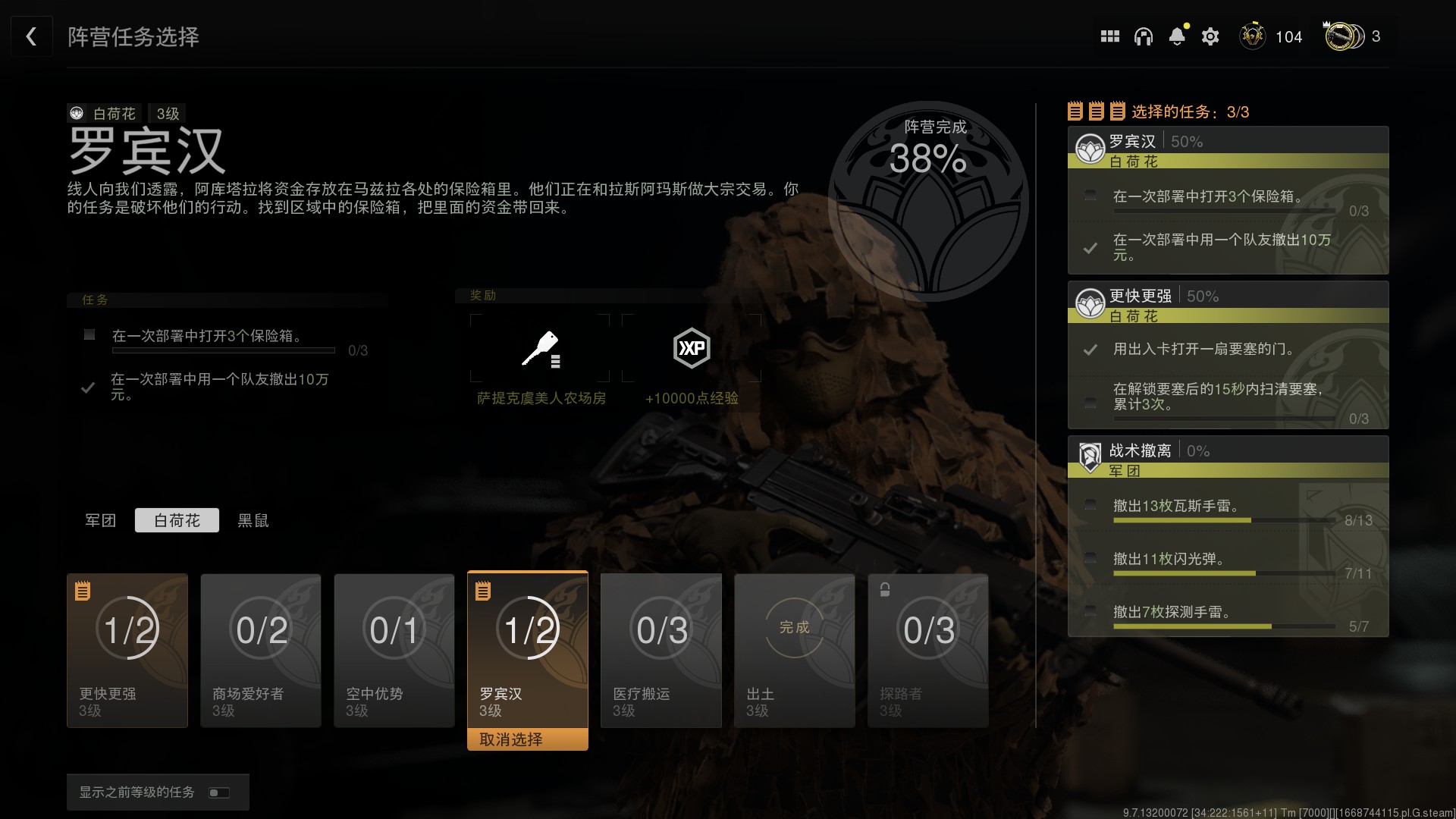
Task: Select the locked 探路者 mission card
Action: (928, 650)
